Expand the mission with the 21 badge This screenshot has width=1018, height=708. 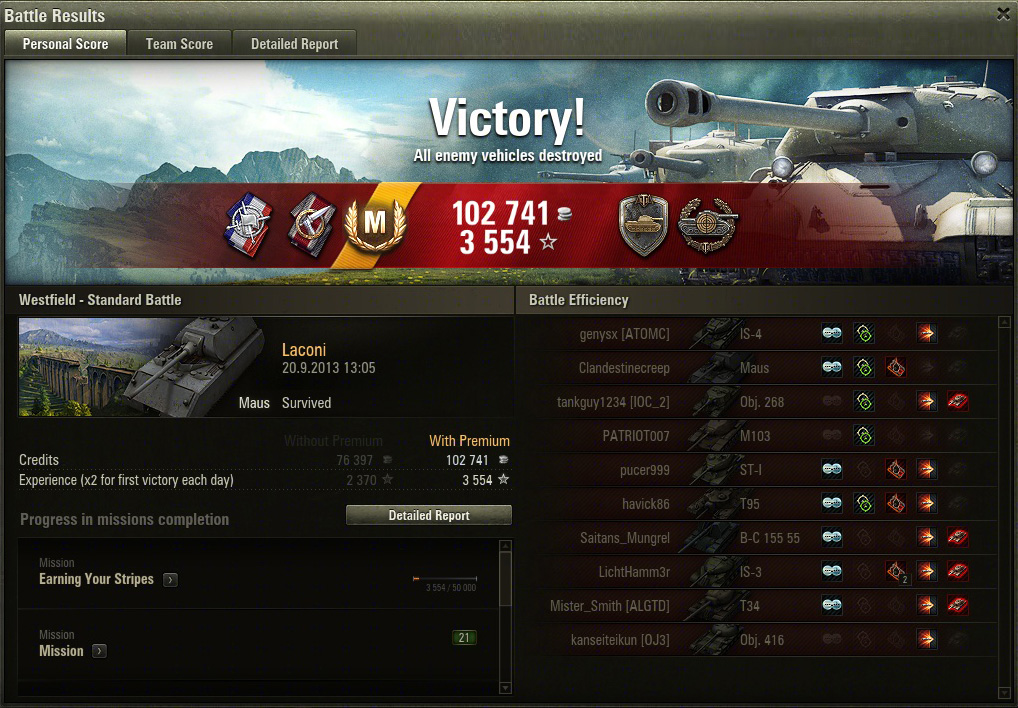click(x=100, y=652)
